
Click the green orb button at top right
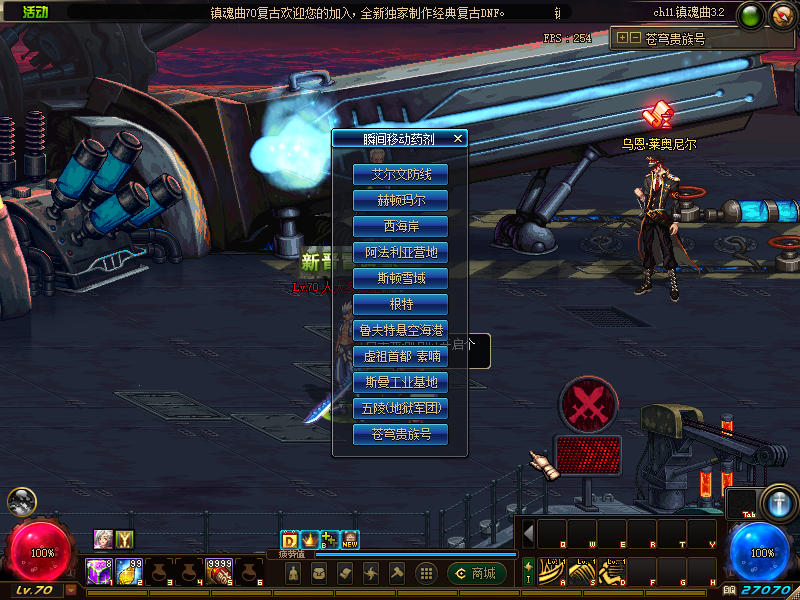pyautogui.click(x=750, y=15)
